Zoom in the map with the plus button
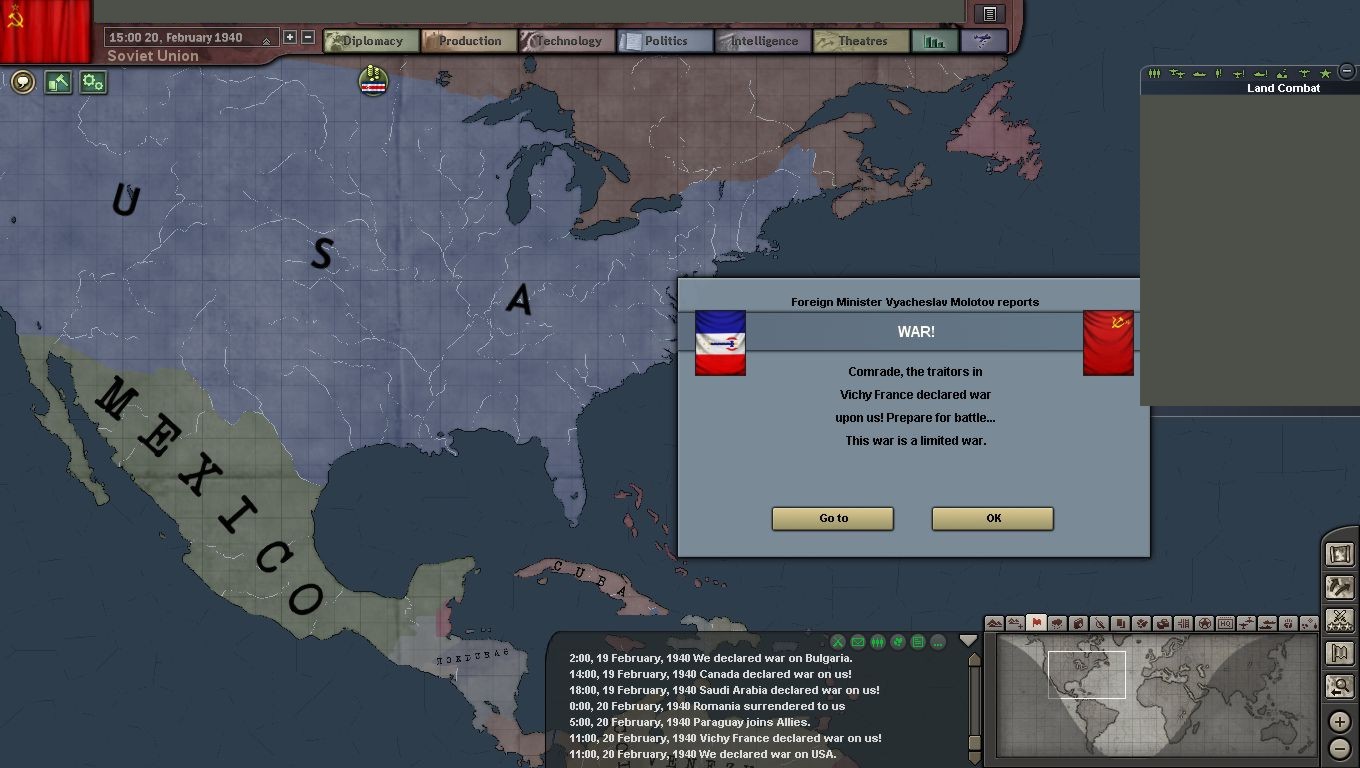The image size is (1360, 768). pyautogui.click(x=1340, y=722)
